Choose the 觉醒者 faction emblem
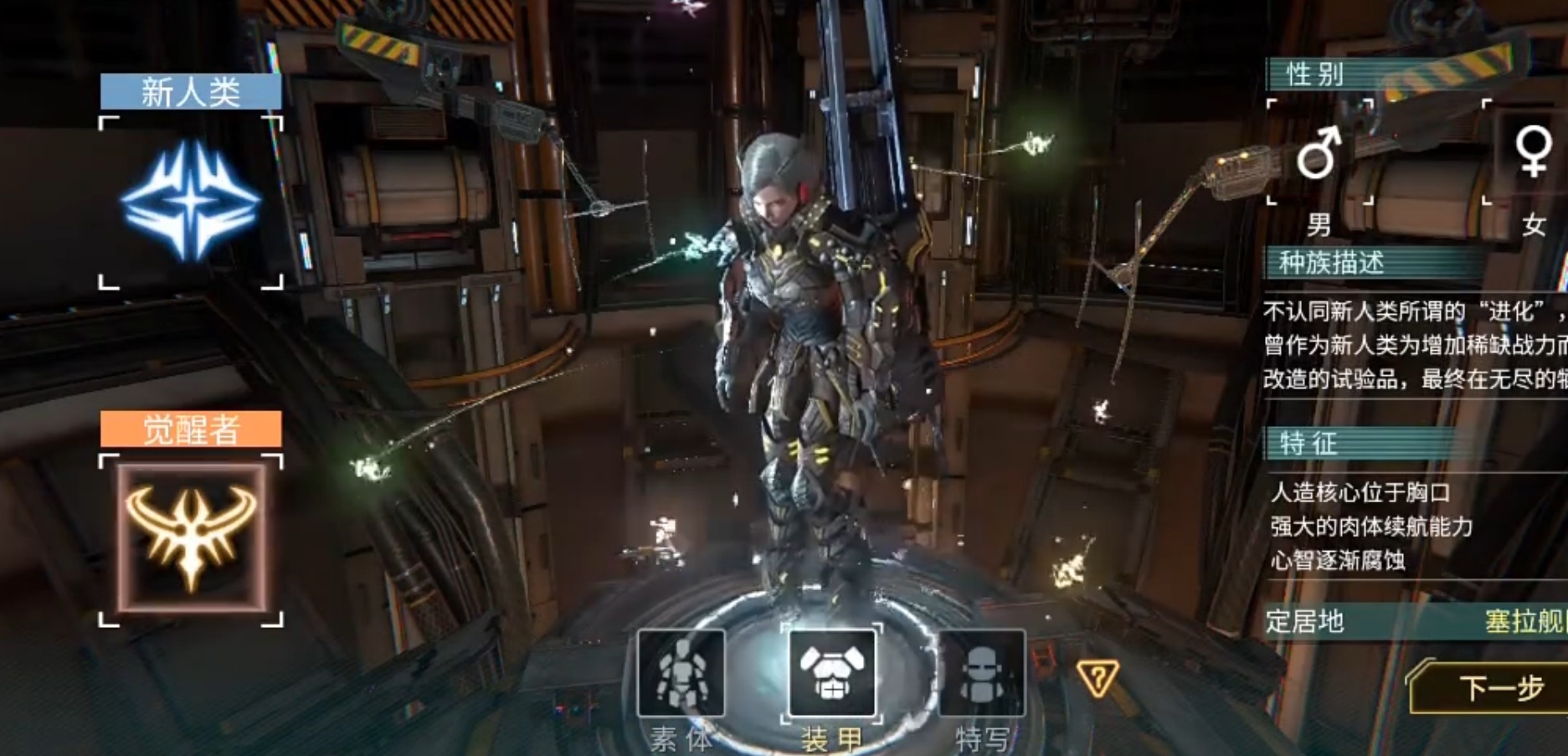This screenshot has width=1568, height=756. coord(191,538)
